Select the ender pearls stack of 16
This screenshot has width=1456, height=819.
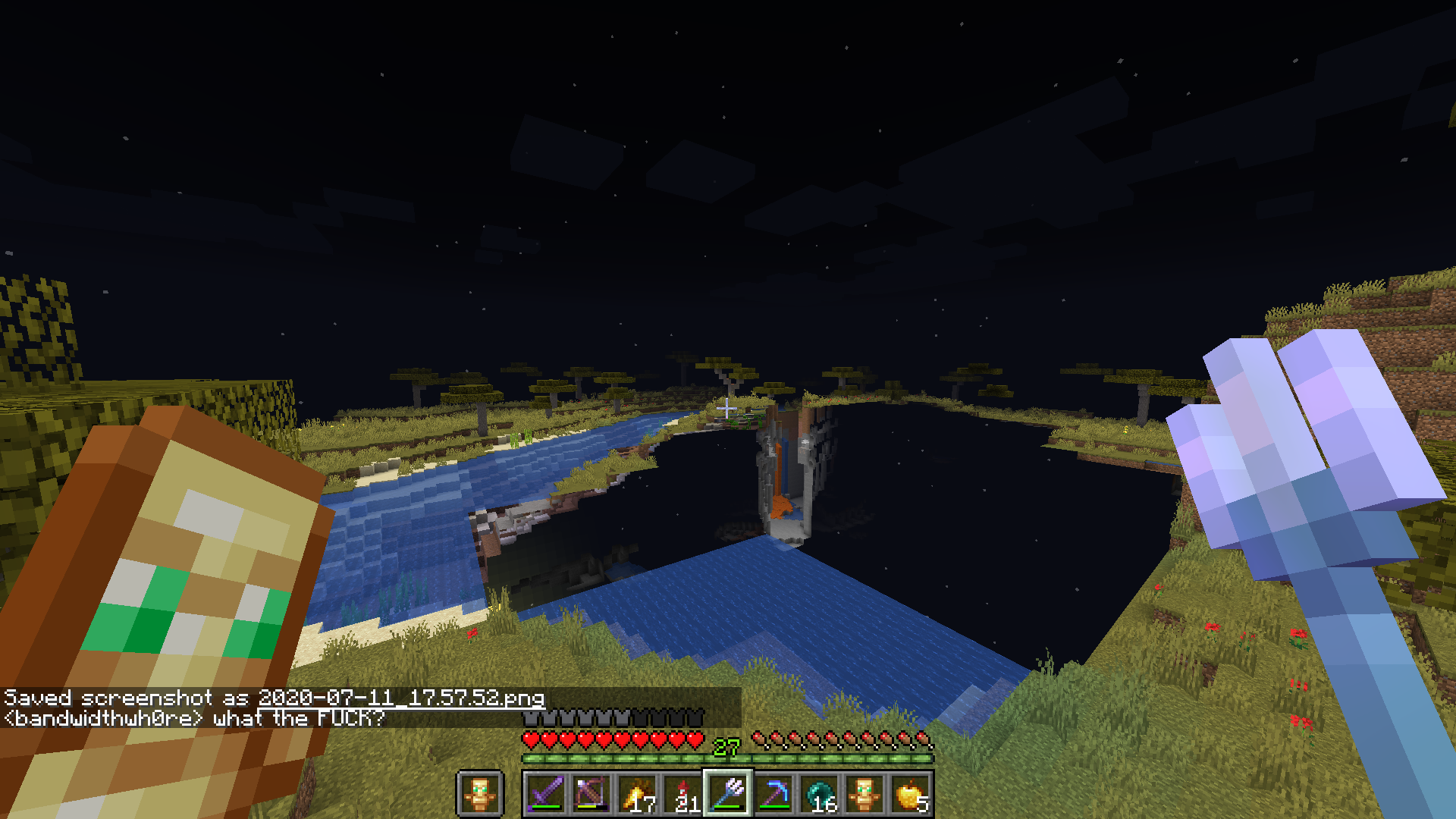(x=821, y=792)
